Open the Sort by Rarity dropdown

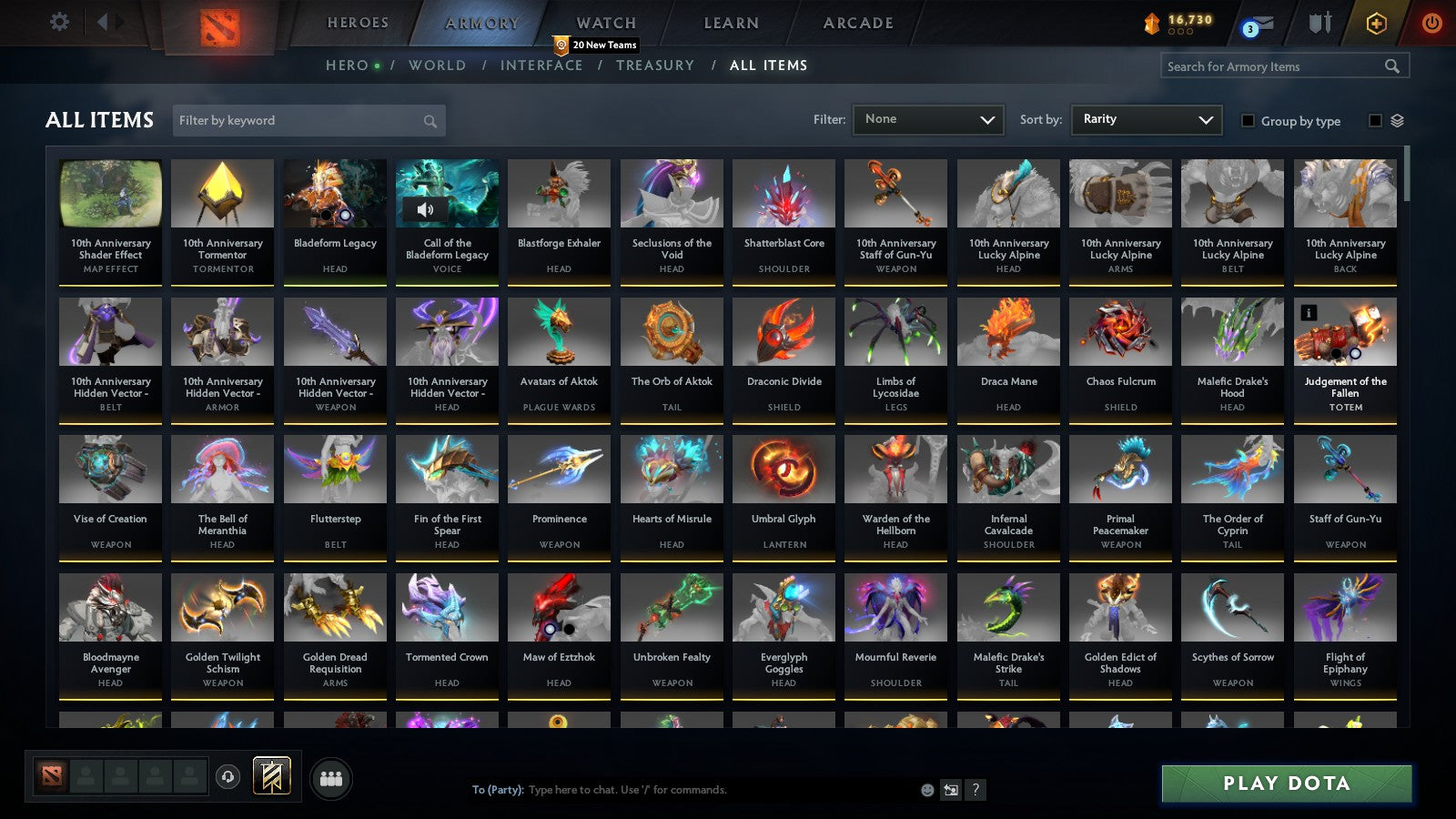[x=1146, y=118]
